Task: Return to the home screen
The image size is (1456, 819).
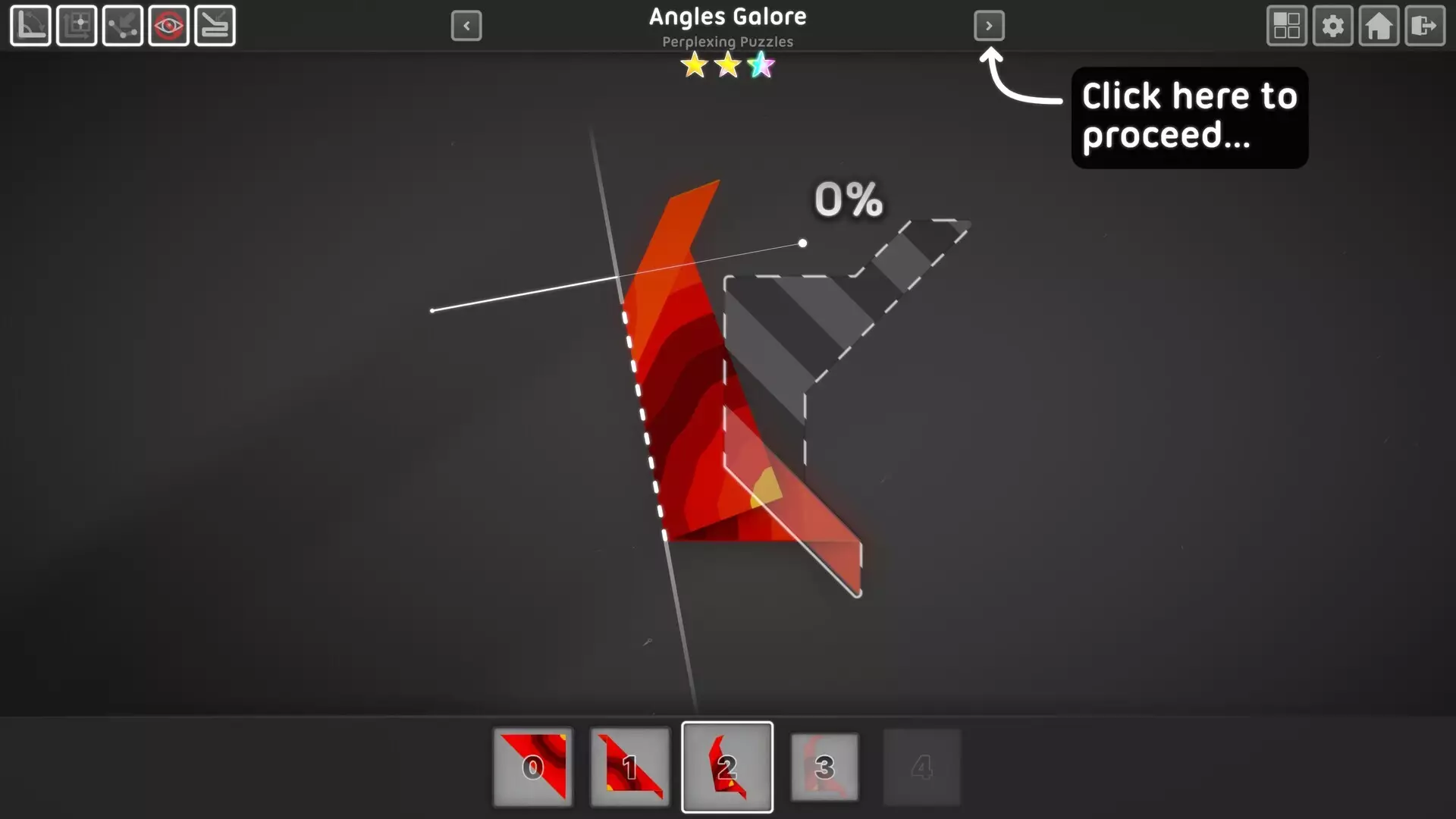Action: coord(1379,26)
